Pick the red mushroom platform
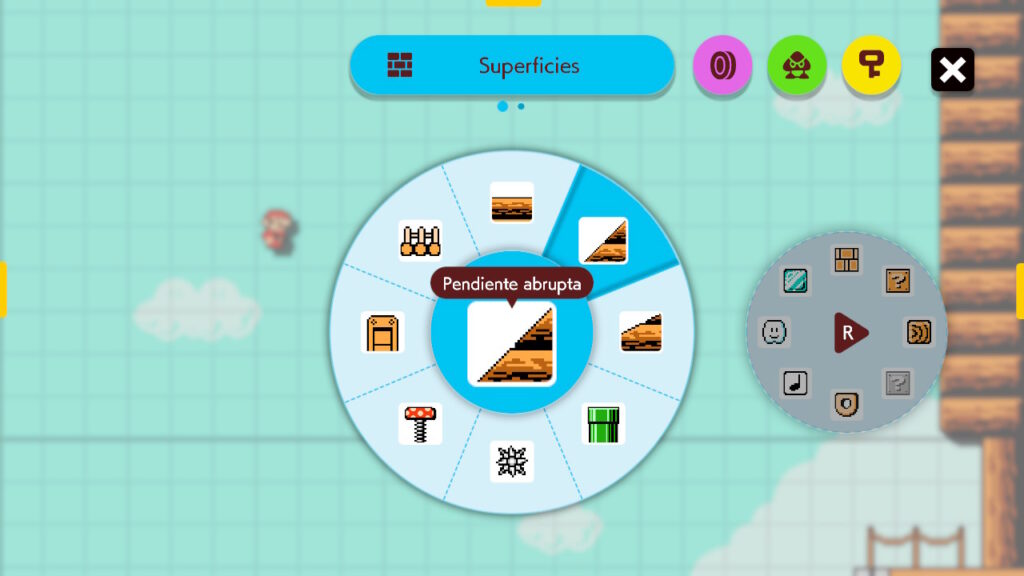 pos(420,423)
